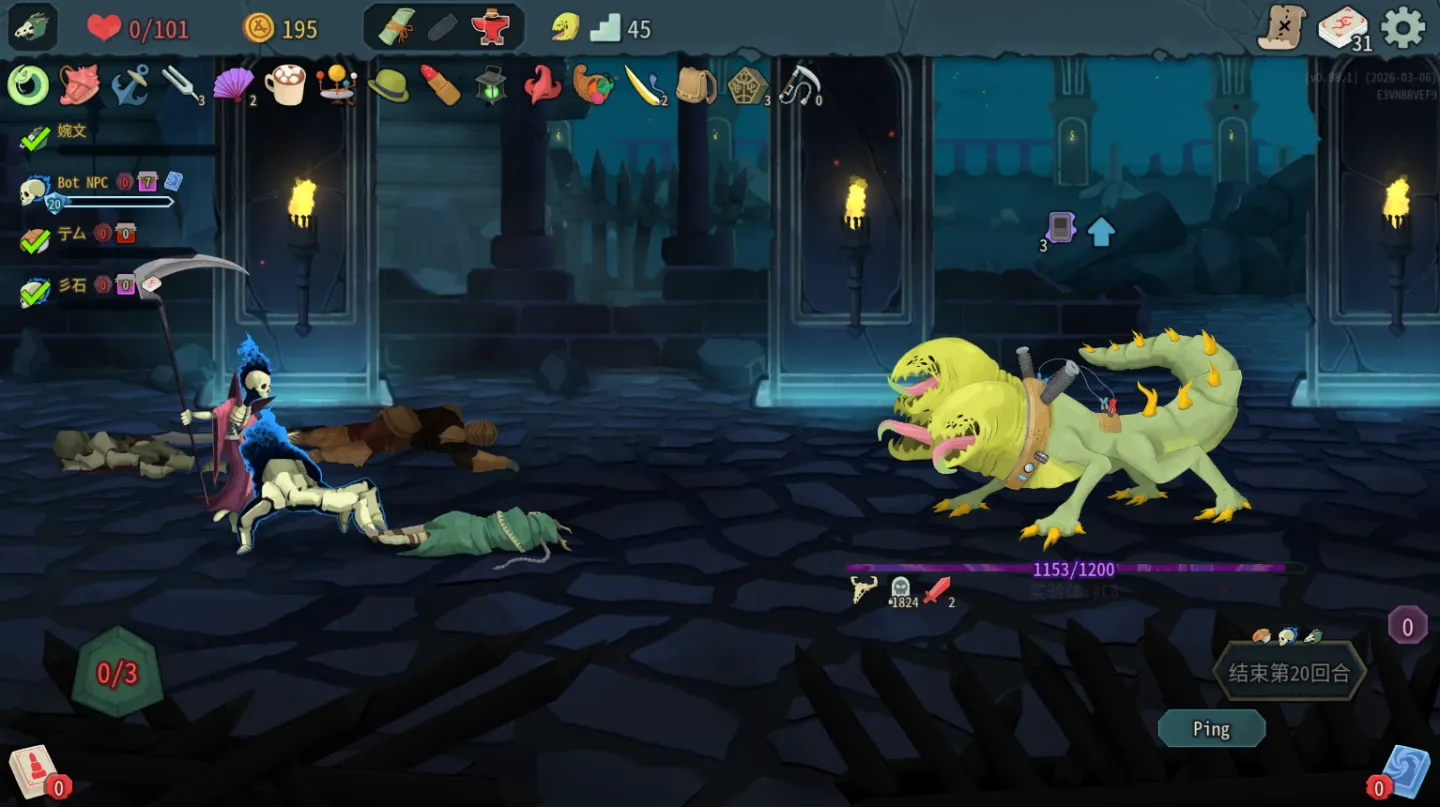Select the red anvil potion slot

point(490,28)
